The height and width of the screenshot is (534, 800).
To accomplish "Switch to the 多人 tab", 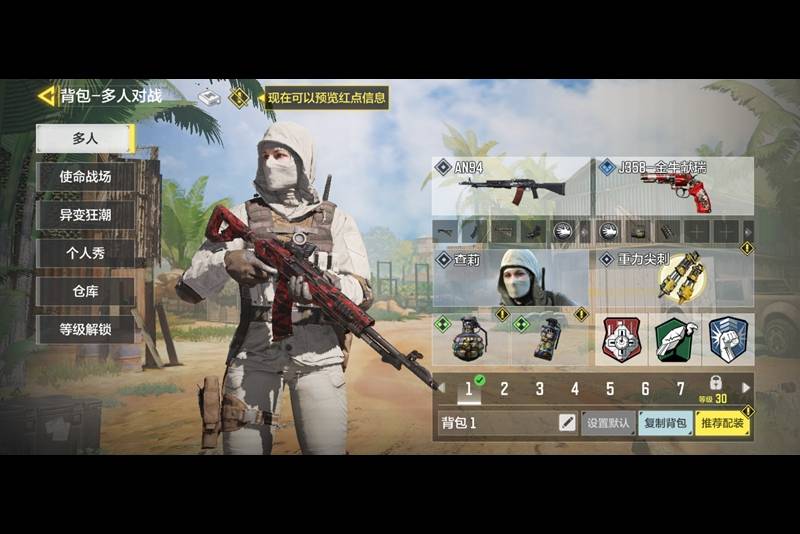I will coord(85,139).
